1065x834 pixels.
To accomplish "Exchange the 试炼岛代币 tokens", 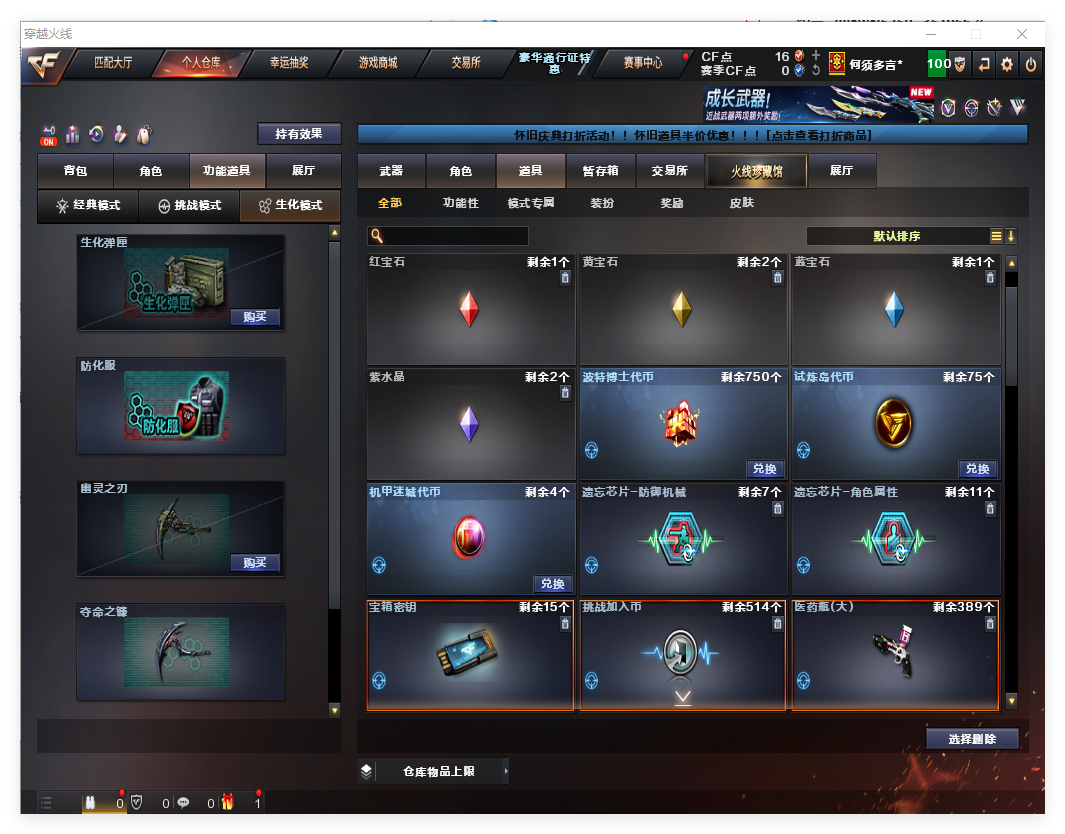I will (x=977, y=469).
